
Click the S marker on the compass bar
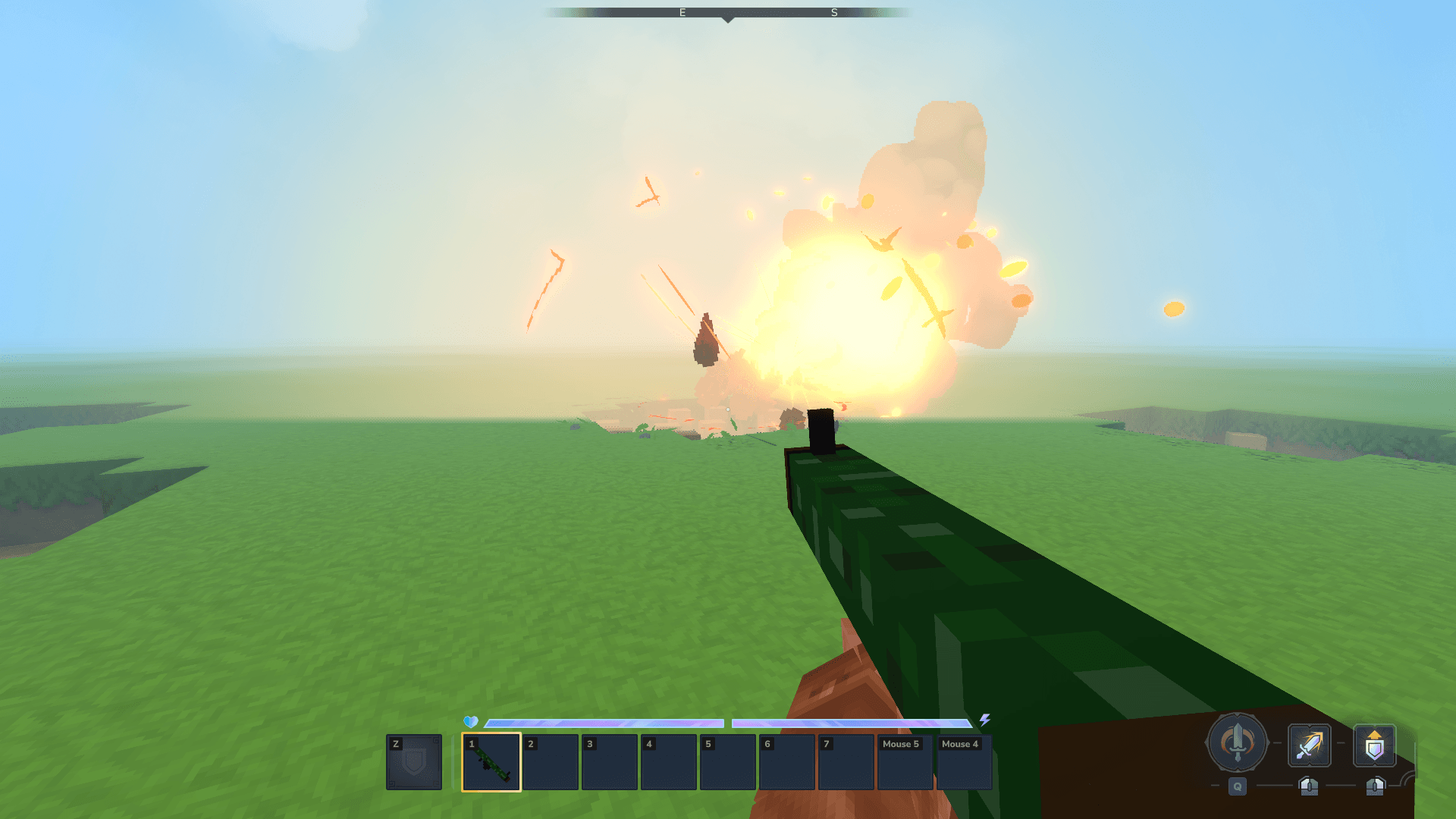(833, 12)
